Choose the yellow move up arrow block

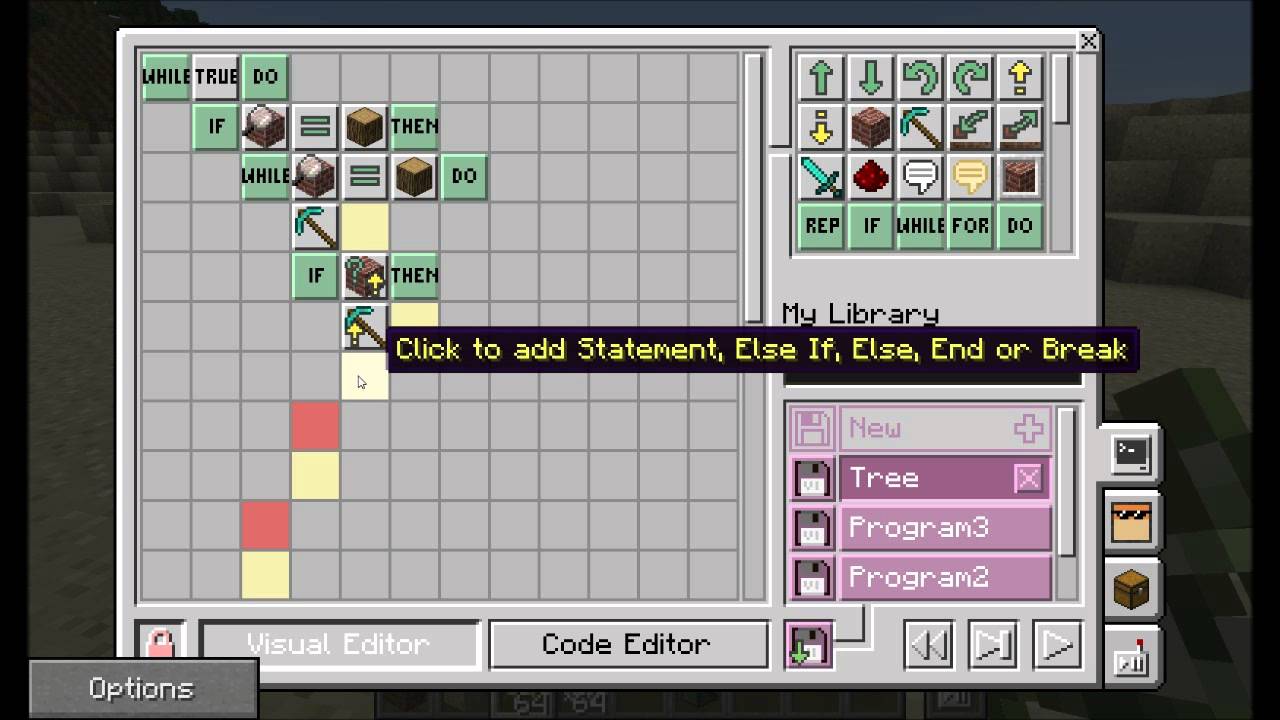(1019, 78)
